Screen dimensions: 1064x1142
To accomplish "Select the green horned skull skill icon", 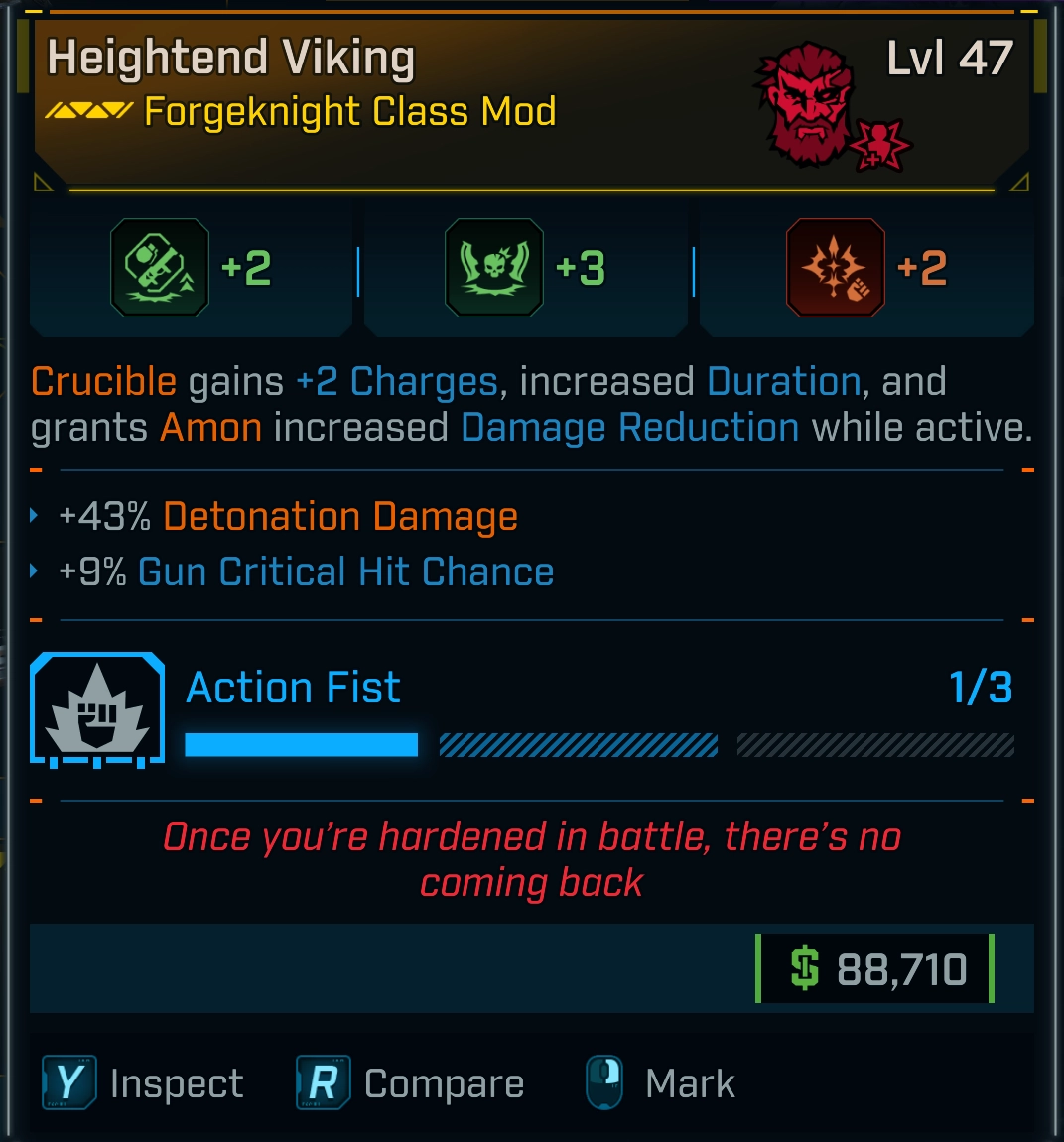I will 494,268.
